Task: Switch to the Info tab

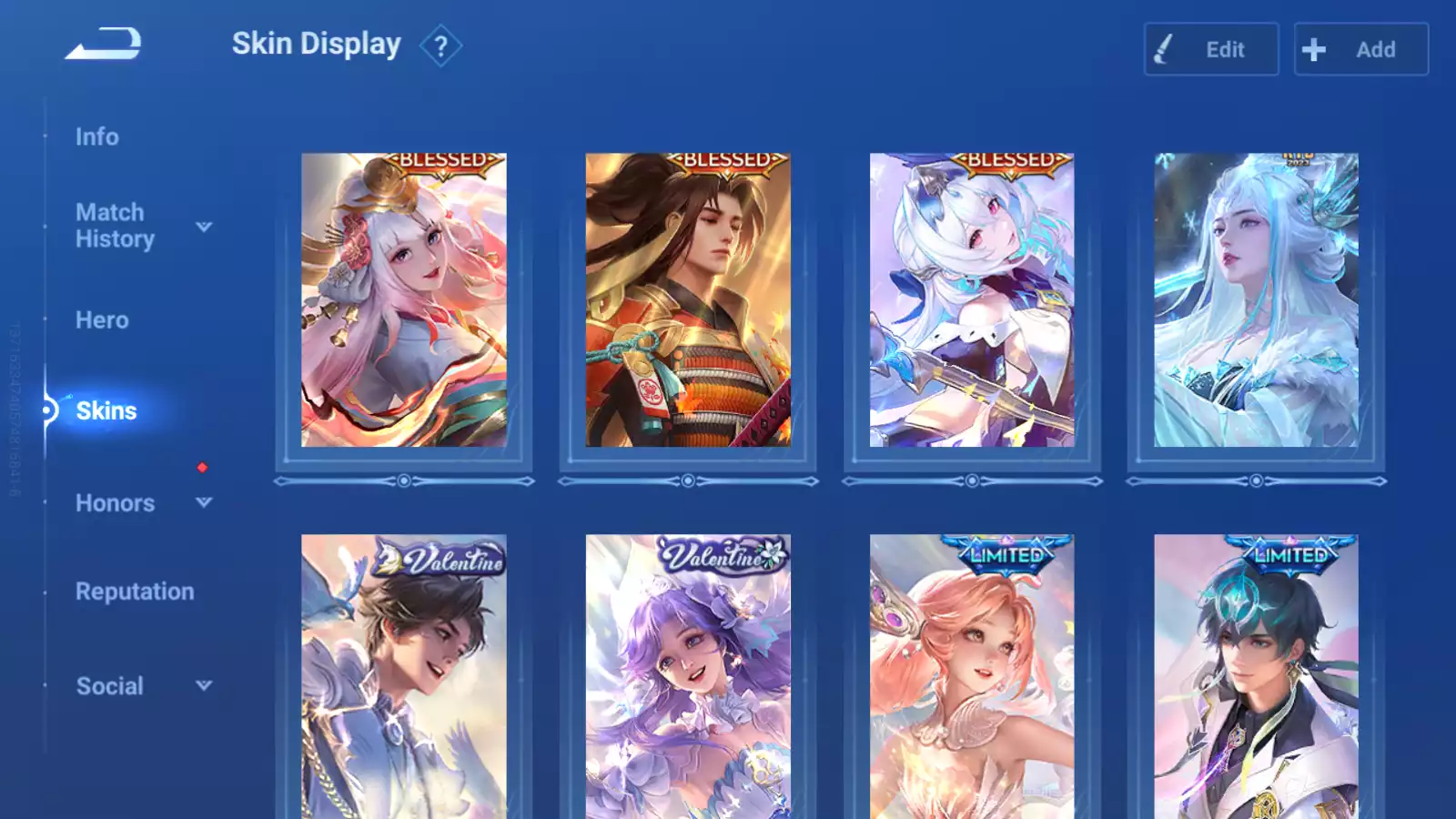Action: point(97,136)
